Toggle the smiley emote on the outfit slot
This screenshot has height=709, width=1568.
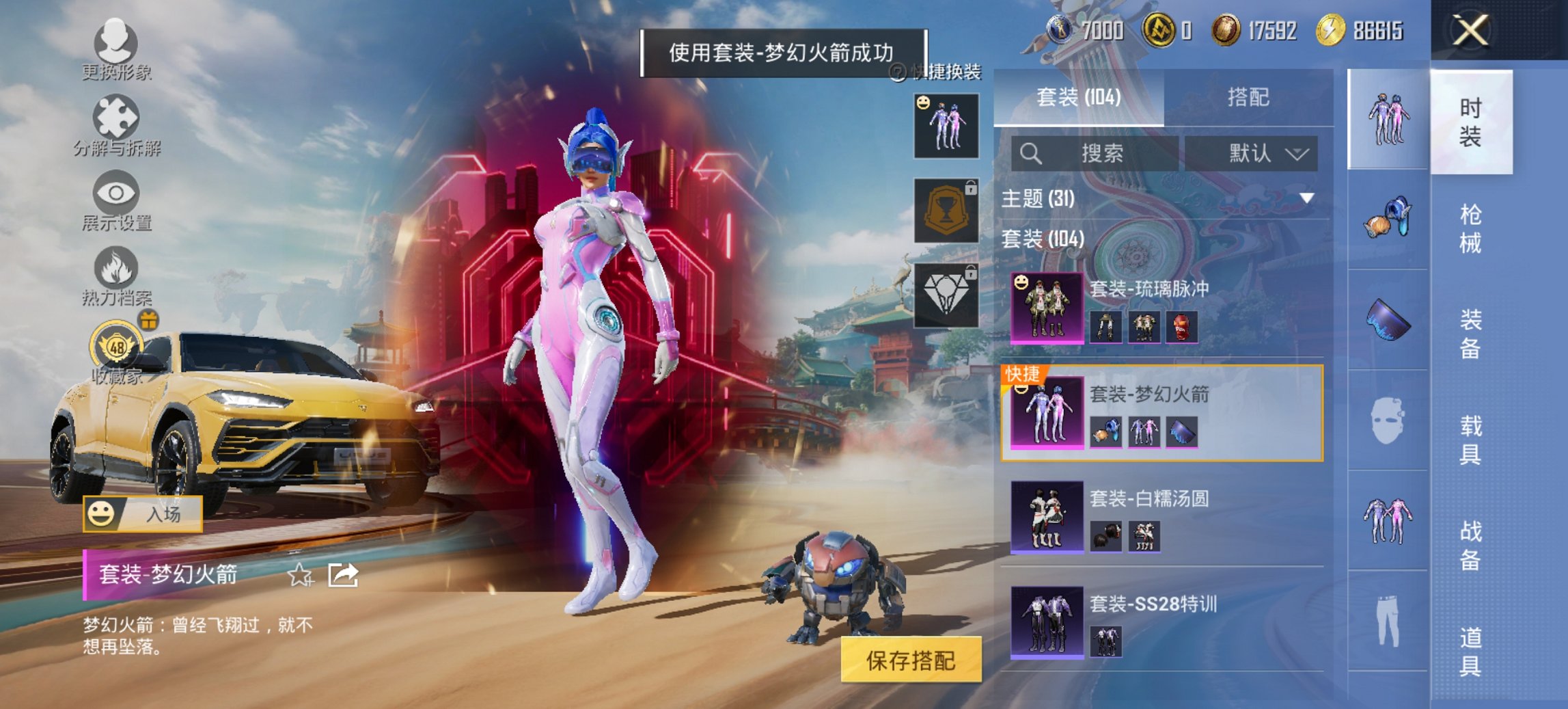(922, 103)
